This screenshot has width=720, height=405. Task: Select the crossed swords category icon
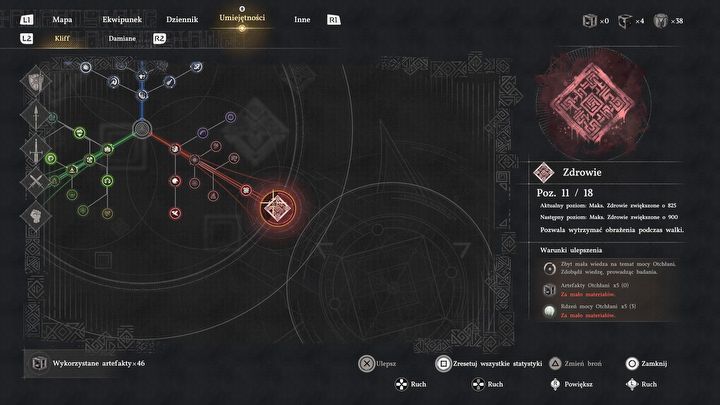click(35, 182)
